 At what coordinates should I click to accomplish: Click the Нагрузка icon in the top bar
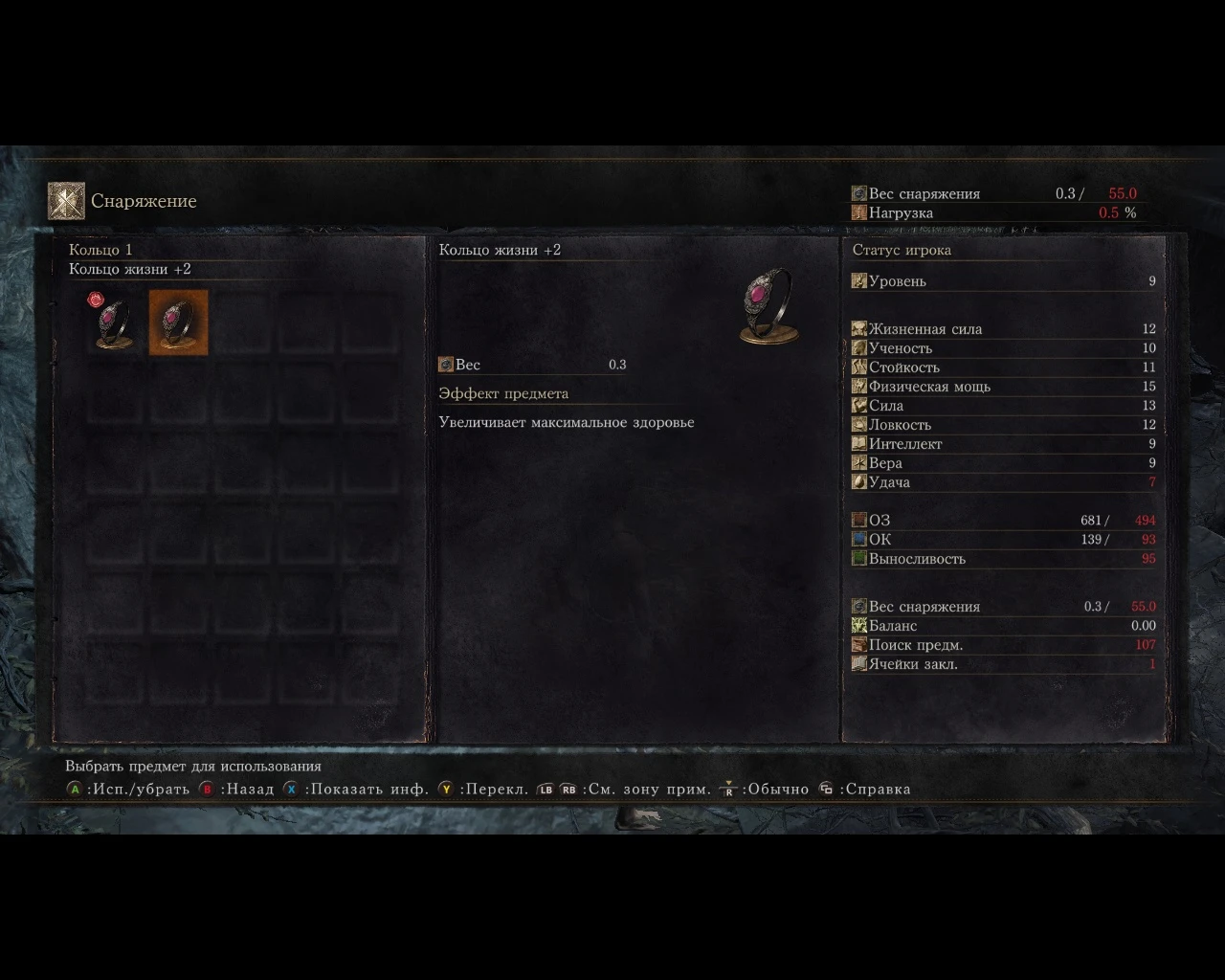tap(860, 212)
